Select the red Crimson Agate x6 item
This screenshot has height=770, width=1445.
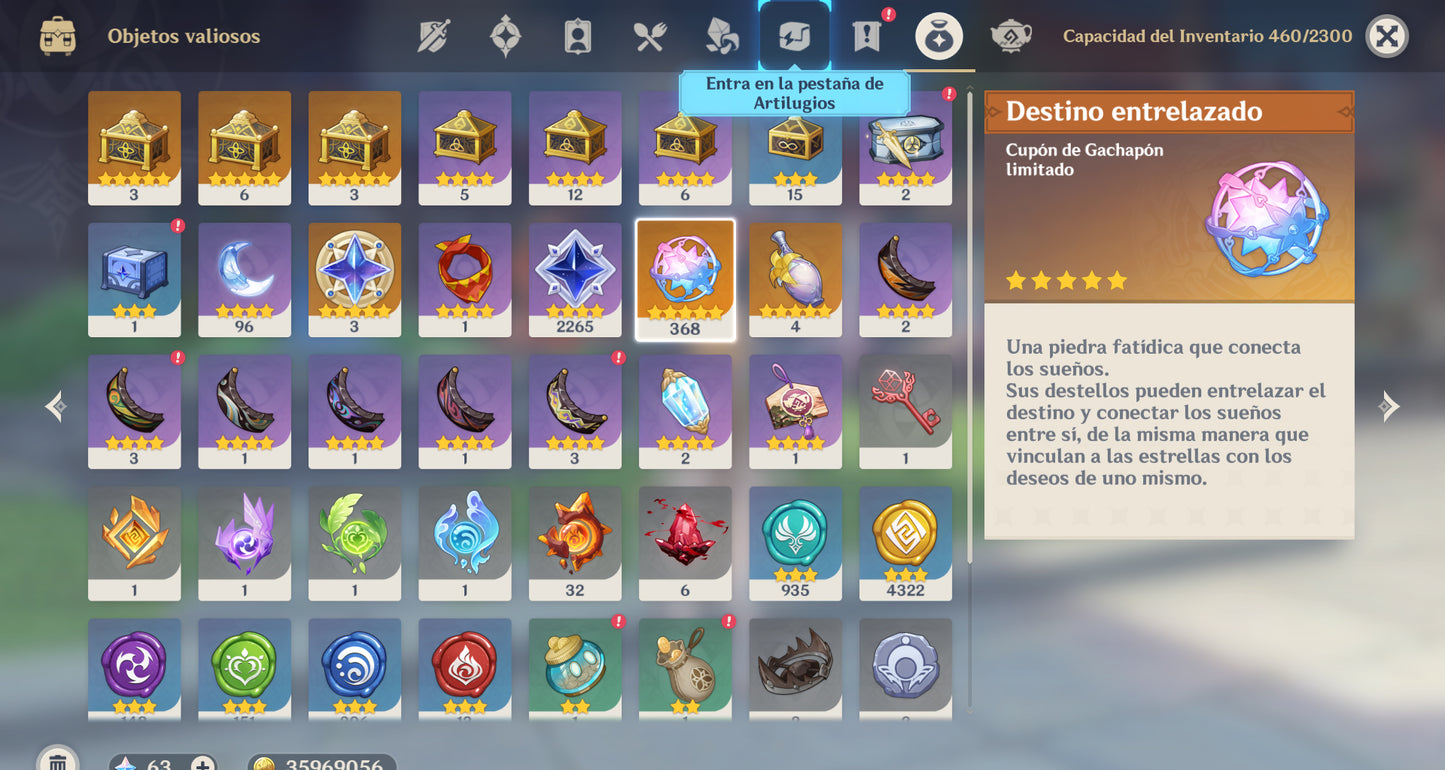pos(685,542)
